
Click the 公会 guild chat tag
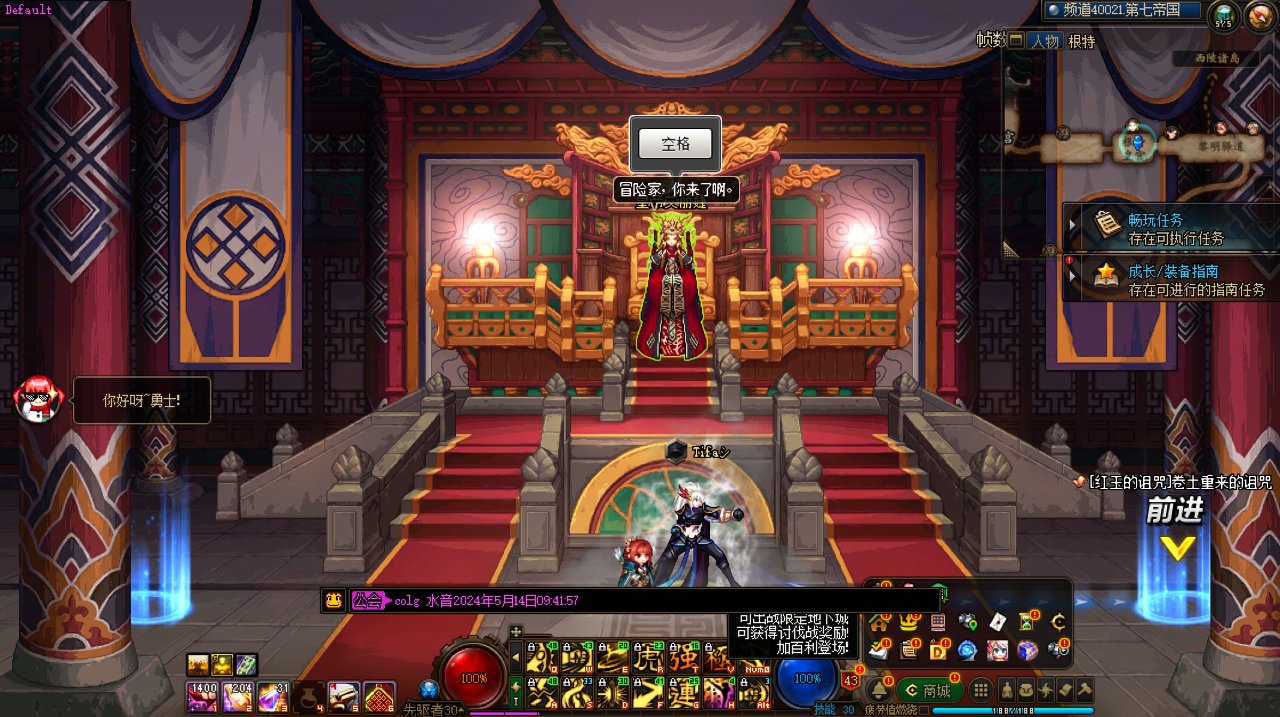pyautogui.click(x=367, y=601)
